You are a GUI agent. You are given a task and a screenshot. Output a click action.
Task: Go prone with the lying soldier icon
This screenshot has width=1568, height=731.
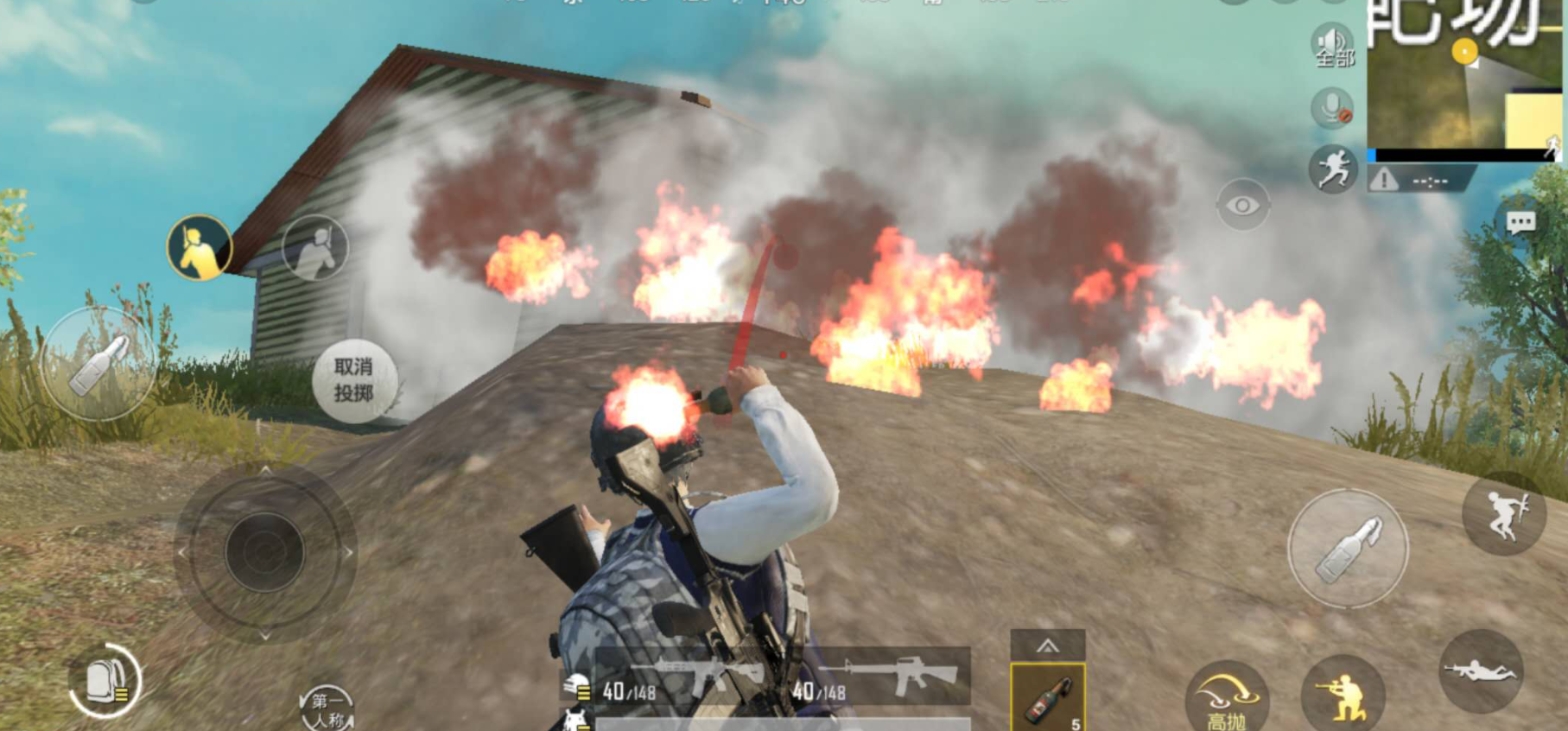[1480, 671]
